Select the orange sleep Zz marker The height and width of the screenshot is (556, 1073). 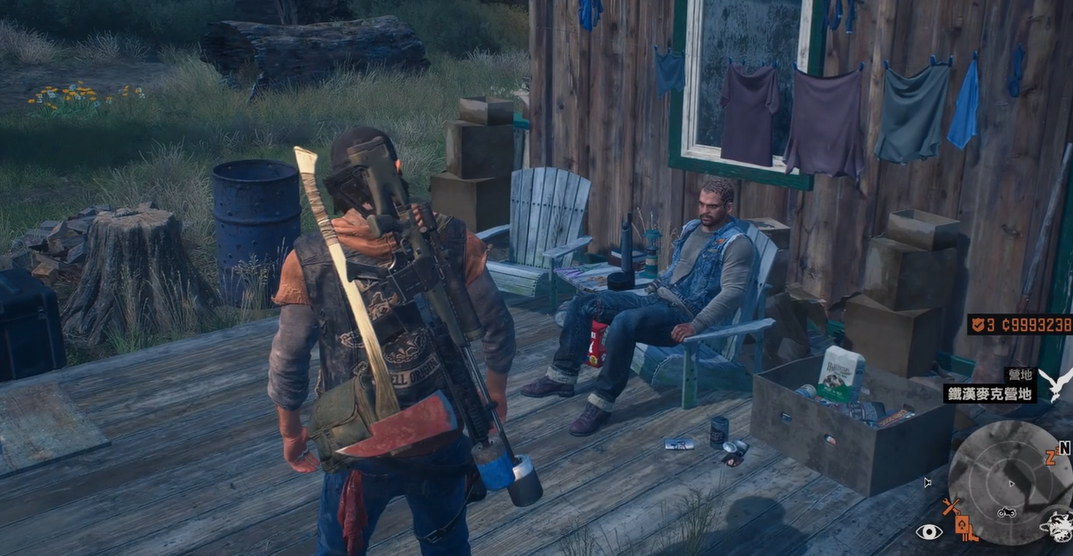tap(1051, 458)
